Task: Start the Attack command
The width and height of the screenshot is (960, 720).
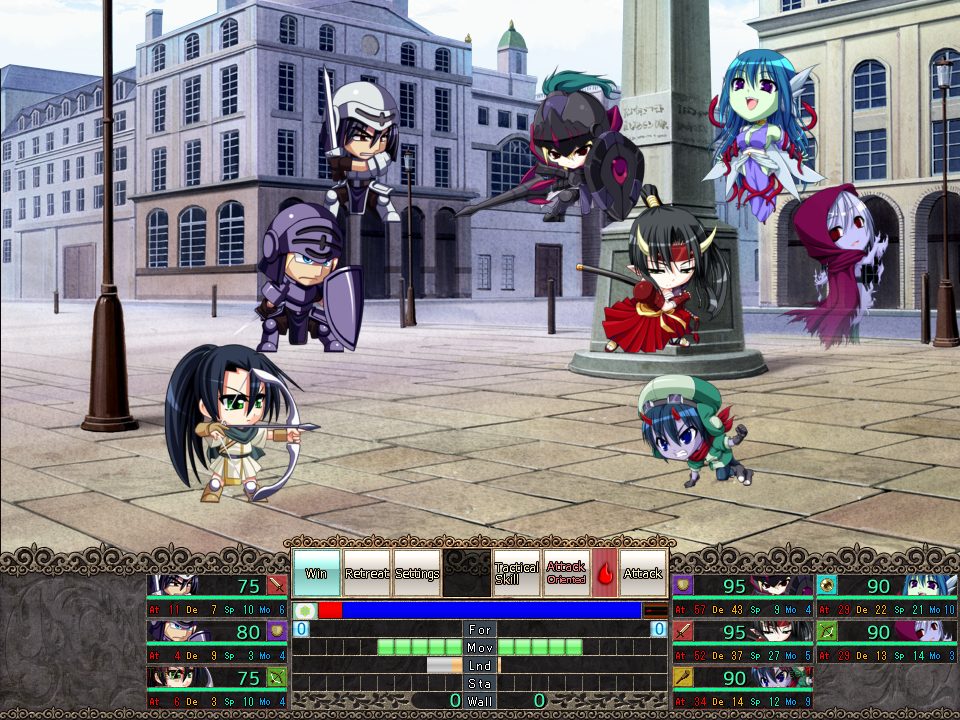Action: (x=643, y=573)
